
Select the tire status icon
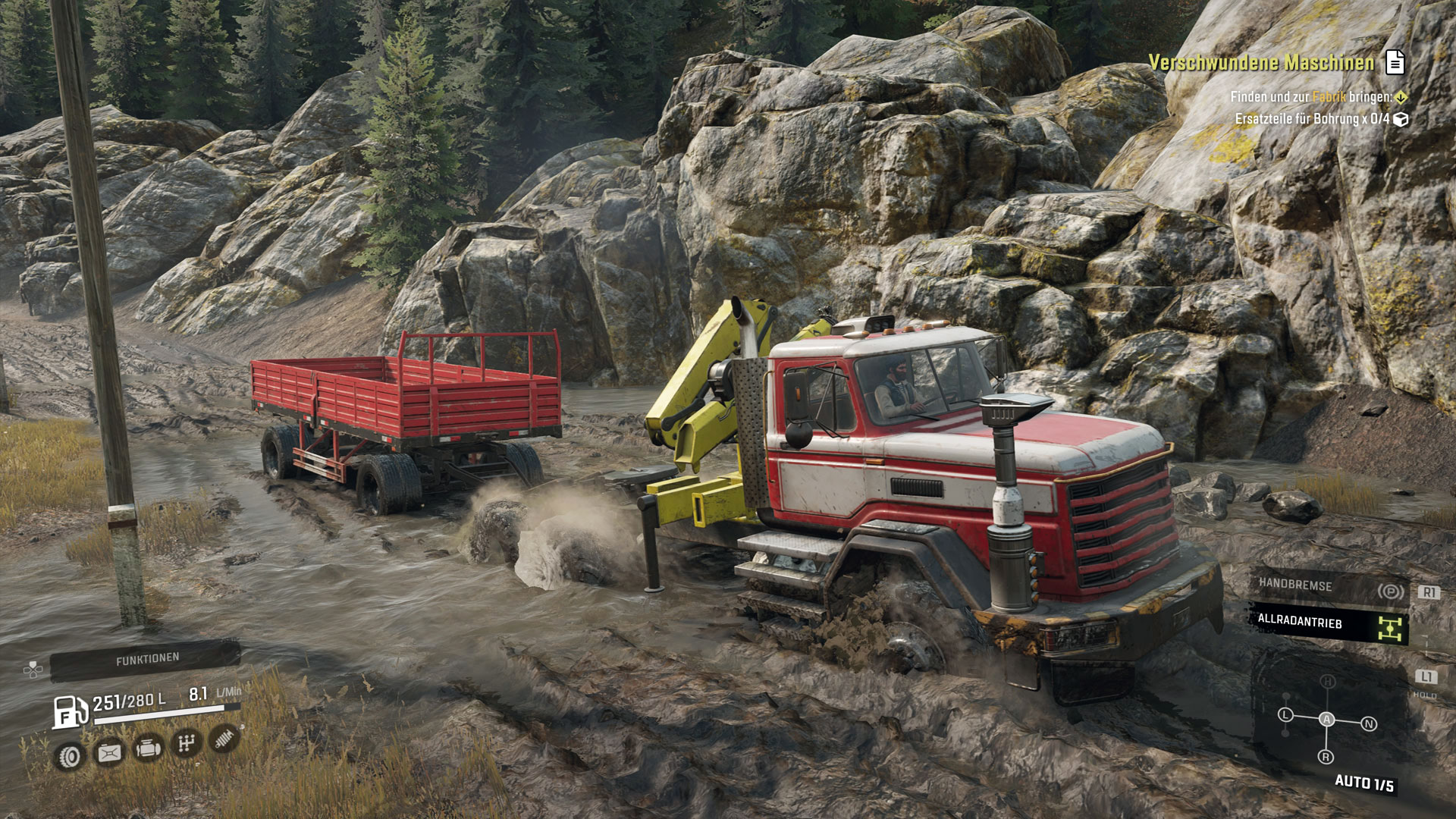click(71, 756)
